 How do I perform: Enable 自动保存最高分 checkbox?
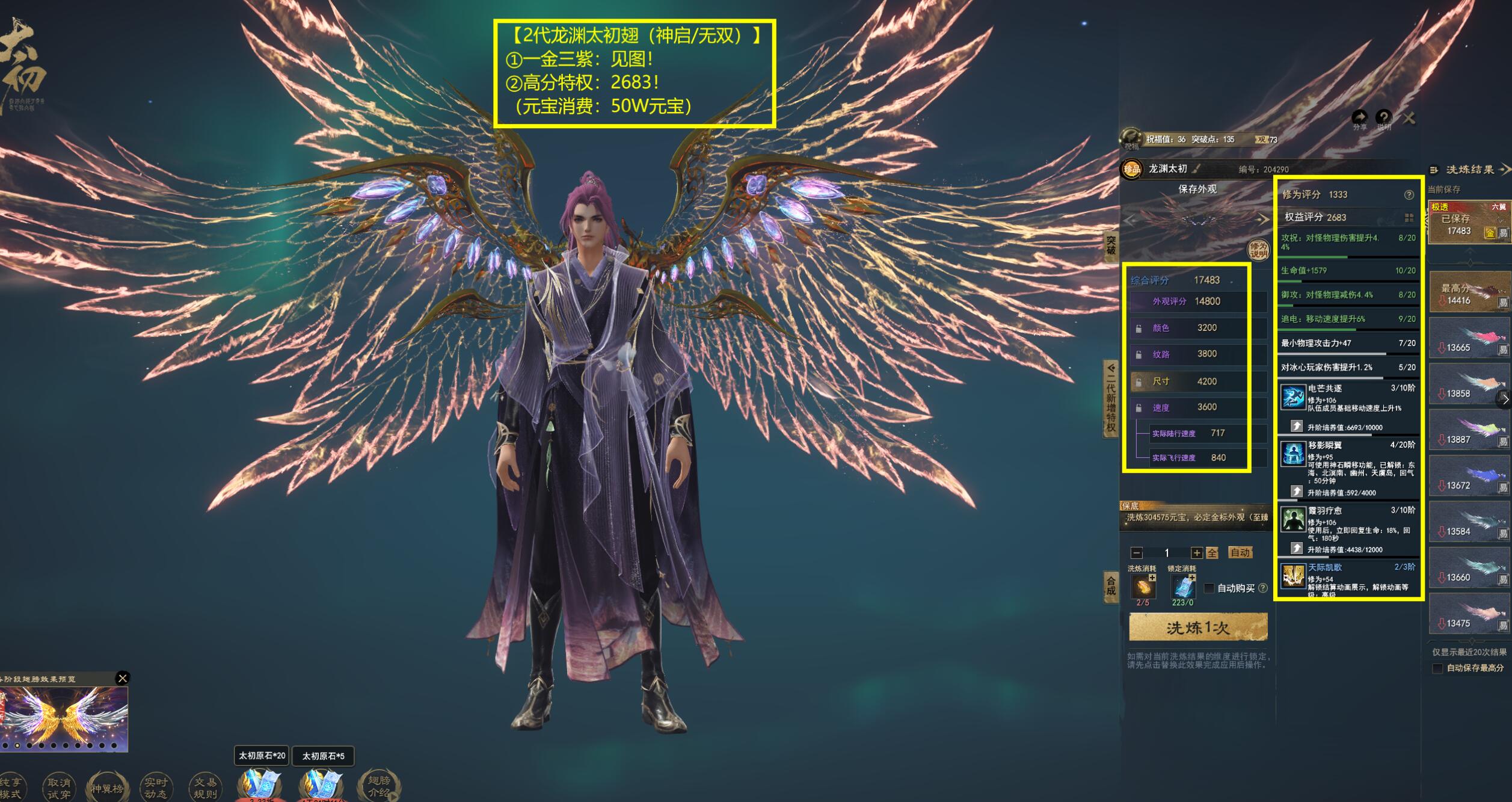(1437, 668)
